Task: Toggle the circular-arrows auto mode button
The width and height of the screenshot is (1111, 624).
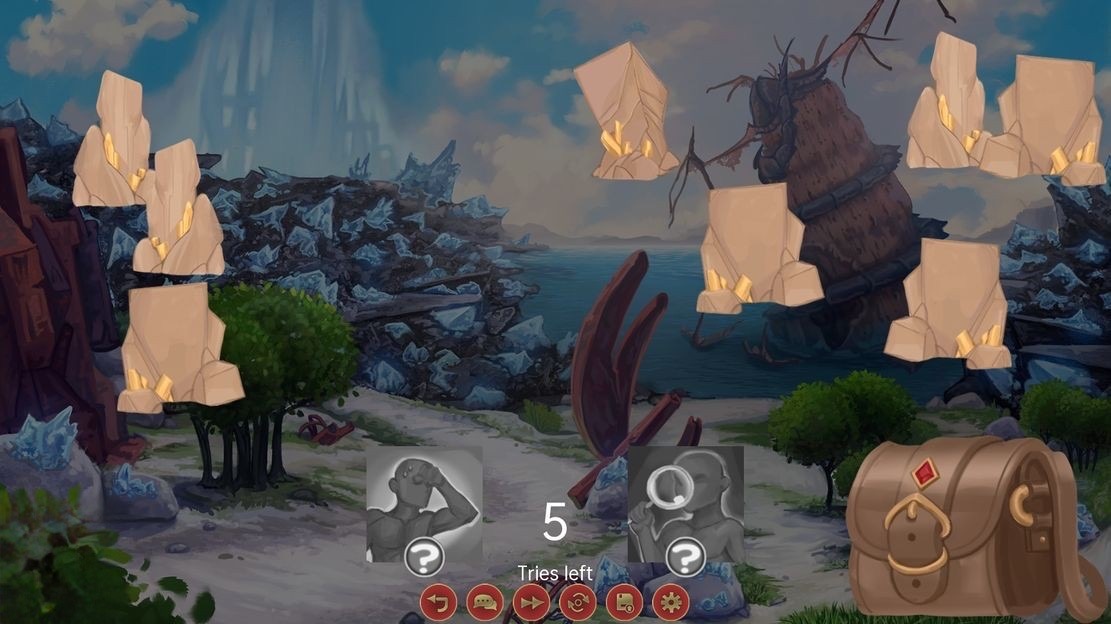Action: [x=578, y=603]
